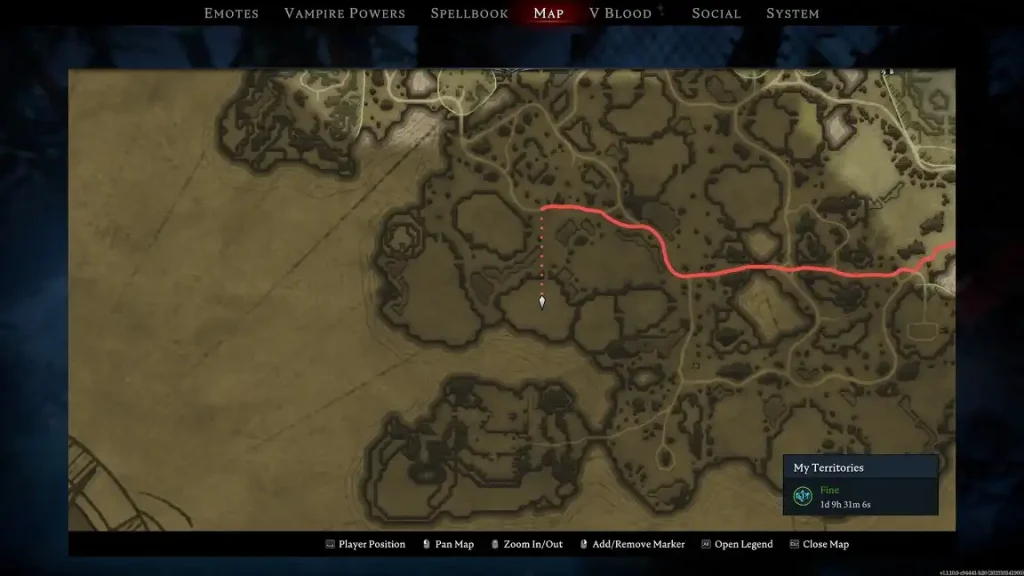The width and height of the screenshot is (1024, 576).
Task: Click the white player position marker
Action: pos(542,301)
